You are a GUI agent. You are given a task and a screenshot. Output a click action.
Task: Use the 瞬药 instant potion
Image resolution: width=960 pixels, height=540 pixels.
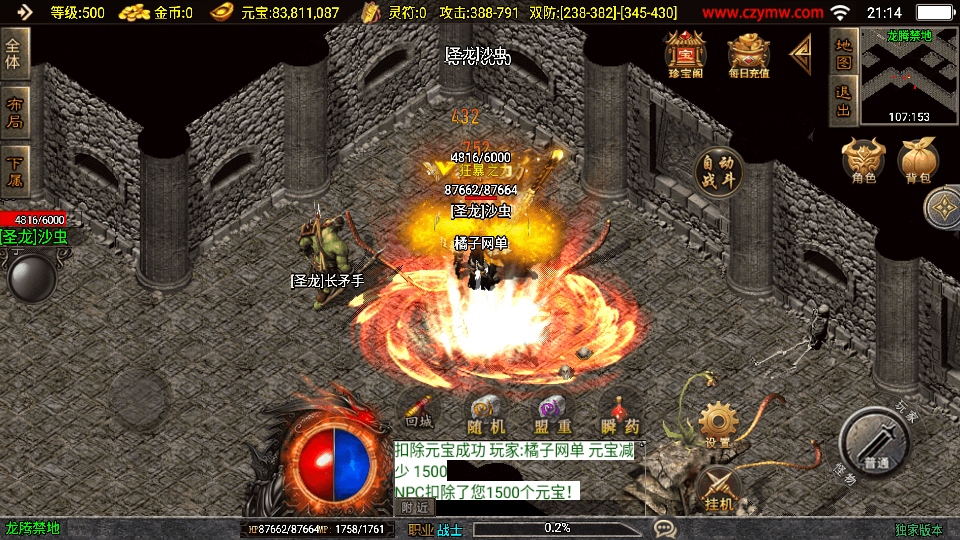pyautogui.click(x=618, y=414)
